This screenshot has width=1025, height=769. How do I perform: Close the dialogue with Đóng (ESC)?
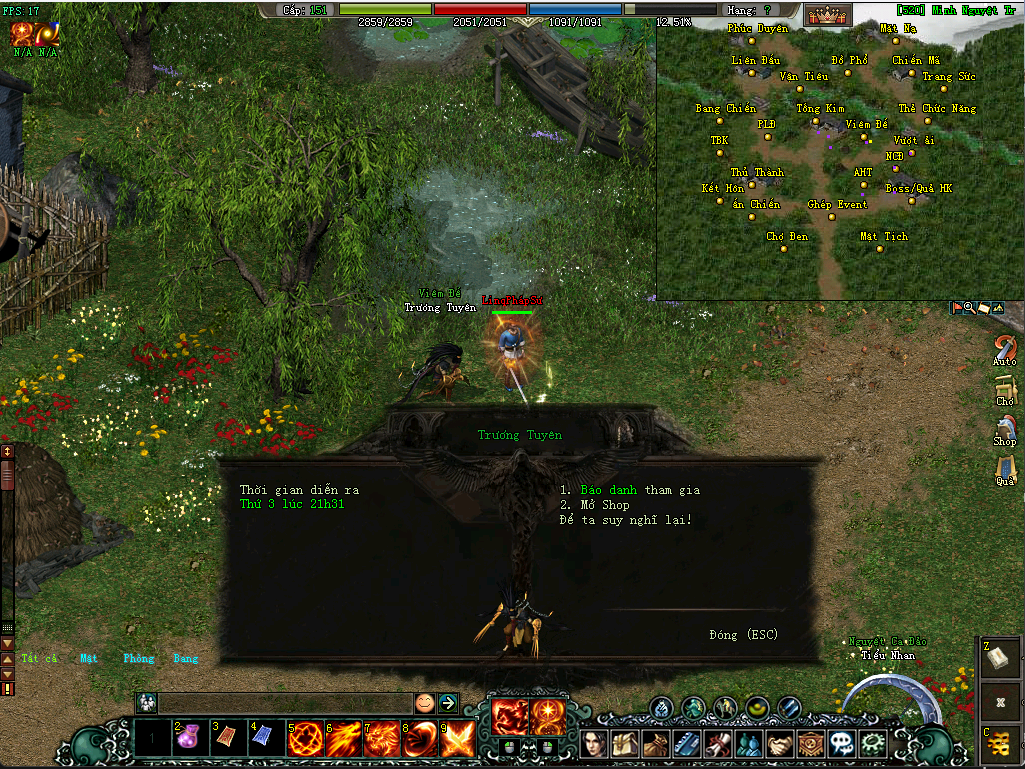(x=743, y=635)
